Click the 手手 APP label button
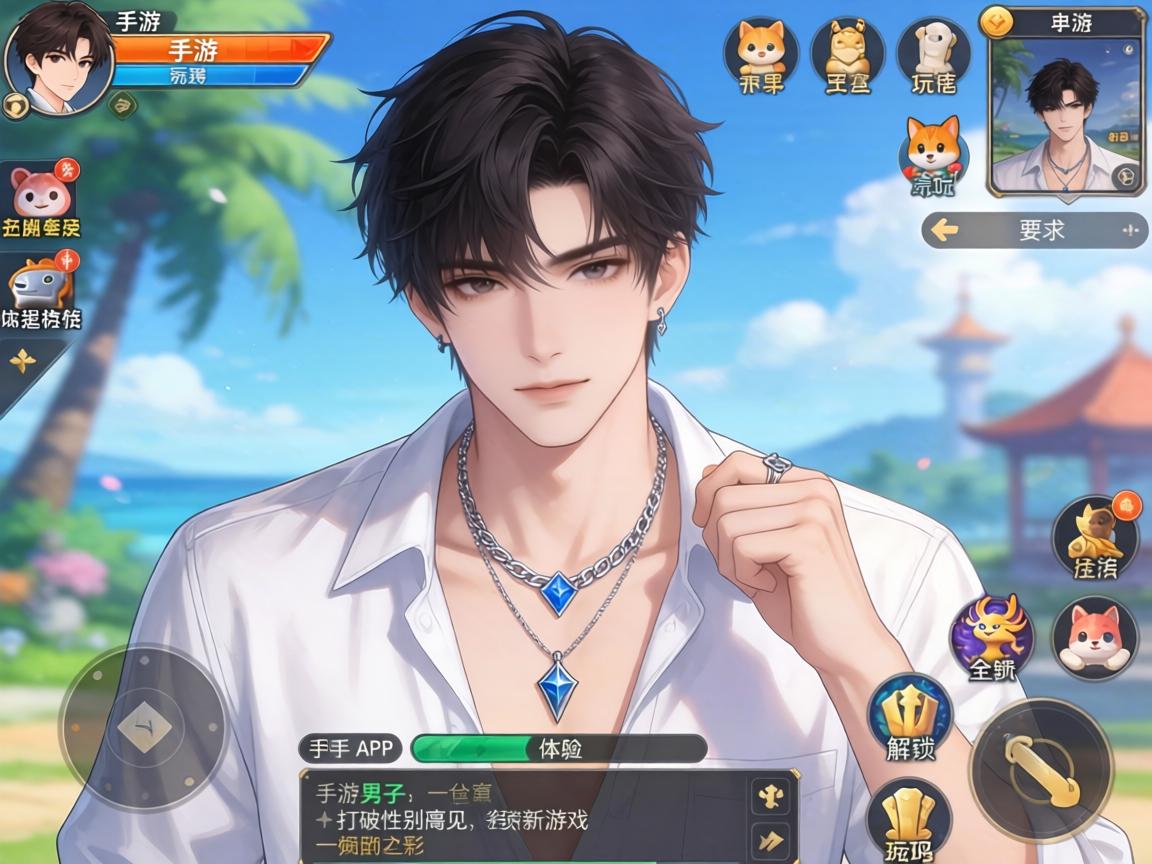This screenshot has width=1152, height=864. tap(350, 748)
